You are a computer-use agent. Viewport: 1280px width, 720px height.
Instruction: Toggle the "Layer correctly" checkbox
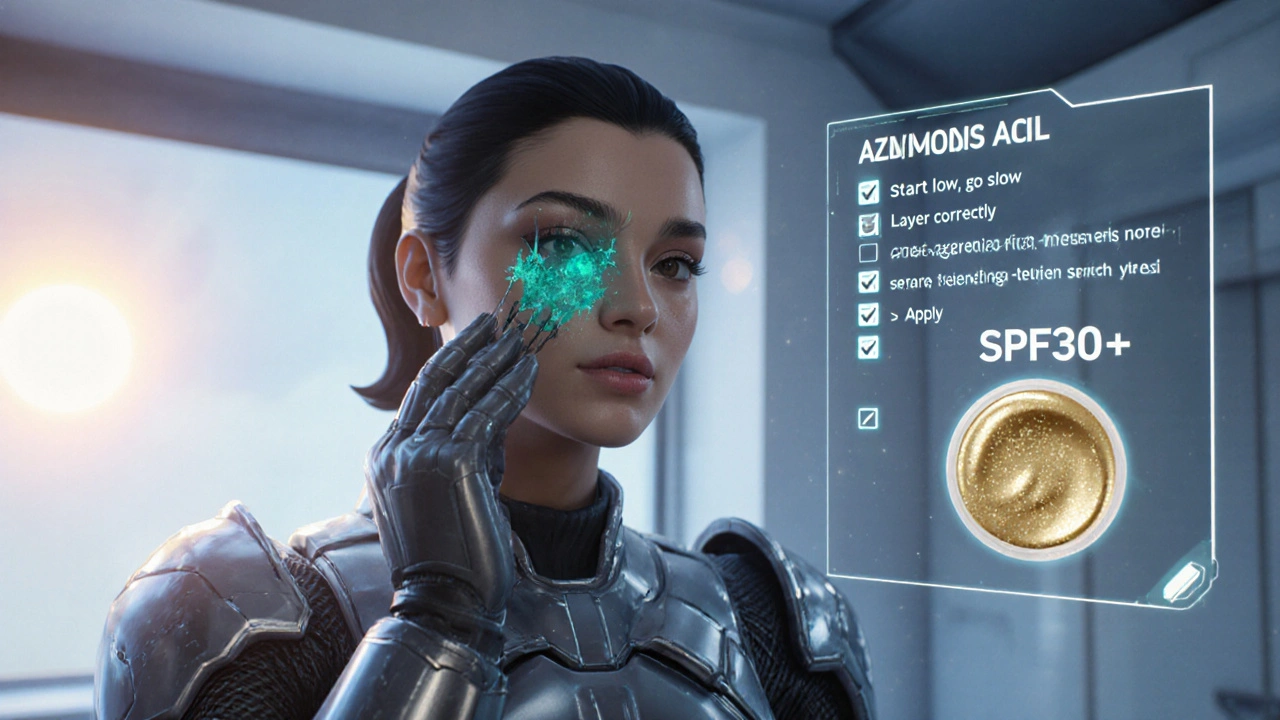pos(868,223)
